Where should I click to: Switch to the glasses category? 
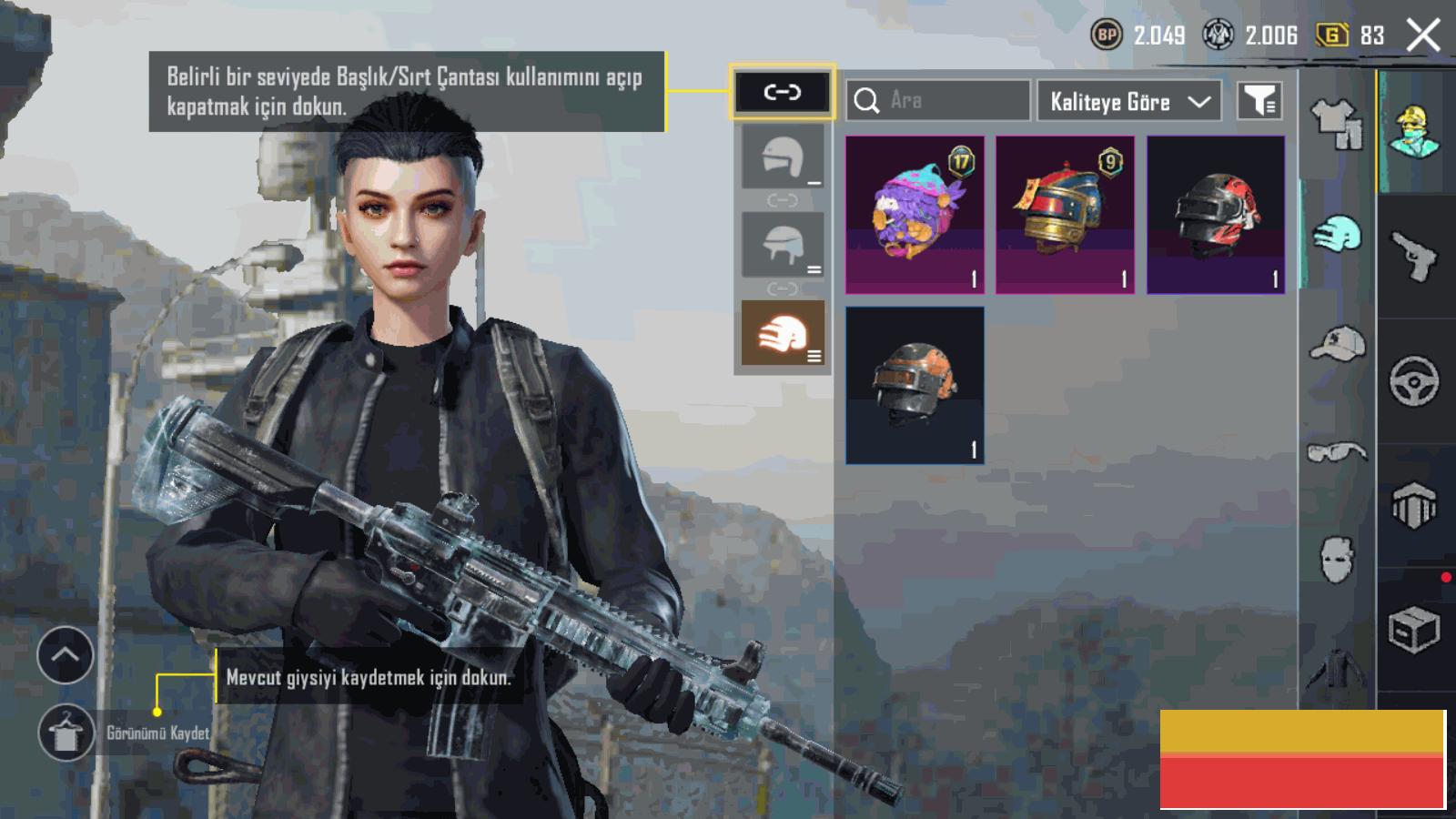tap(1337, 451)
